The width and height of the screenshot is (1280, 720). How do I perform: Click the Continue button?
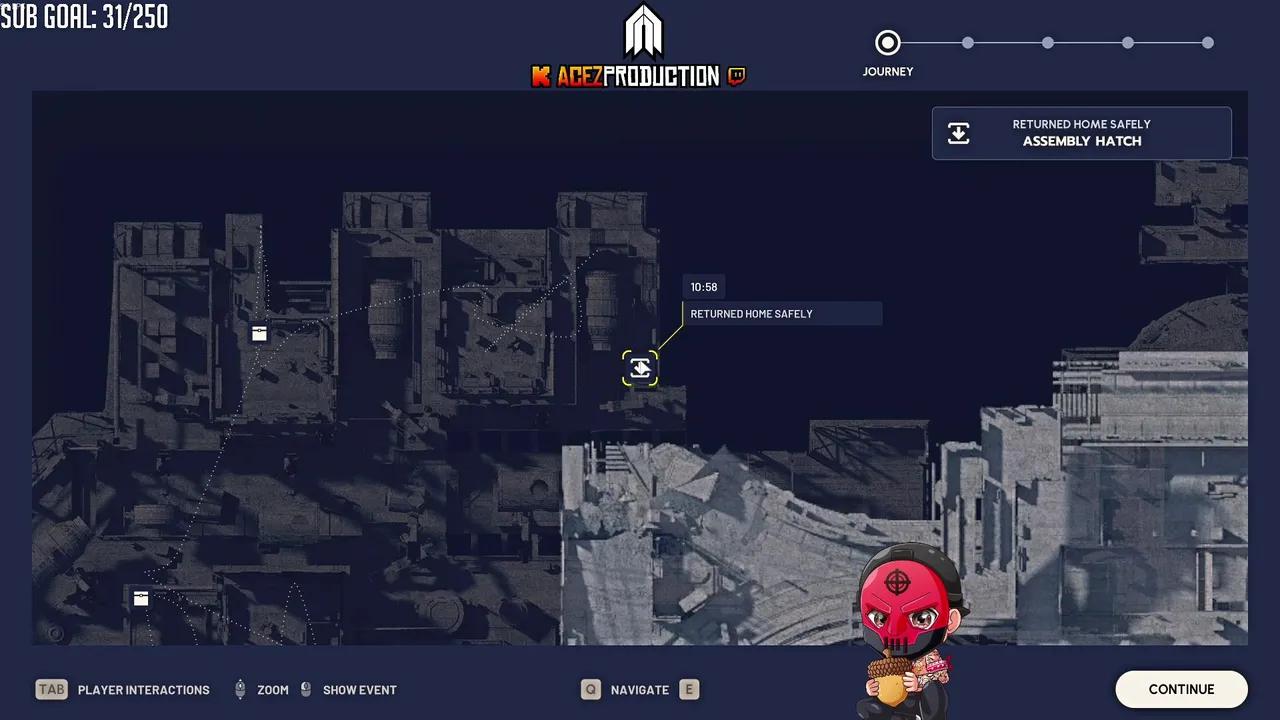1181,689
